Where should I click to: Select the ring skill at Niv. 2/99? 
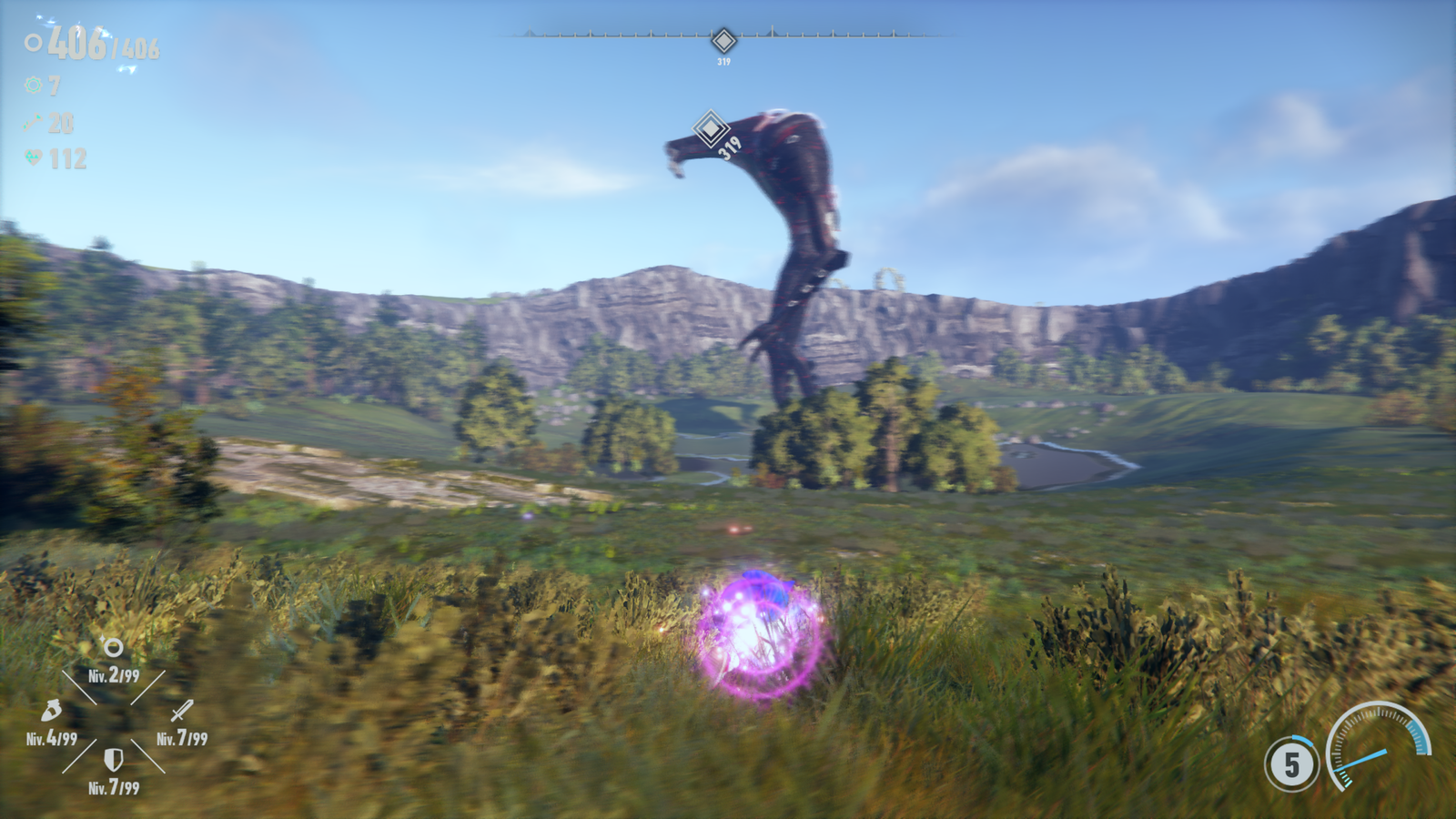tap(113, 648)
